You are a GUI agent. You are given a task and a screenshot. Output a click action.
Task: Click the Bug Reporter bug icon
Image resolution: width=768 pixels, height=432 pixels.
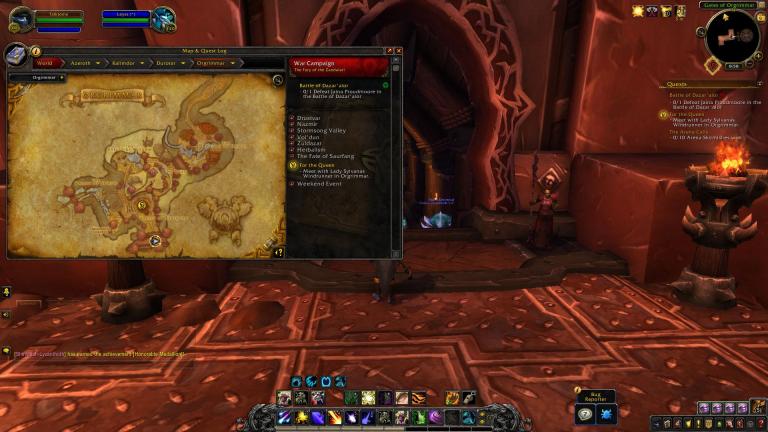605,413
